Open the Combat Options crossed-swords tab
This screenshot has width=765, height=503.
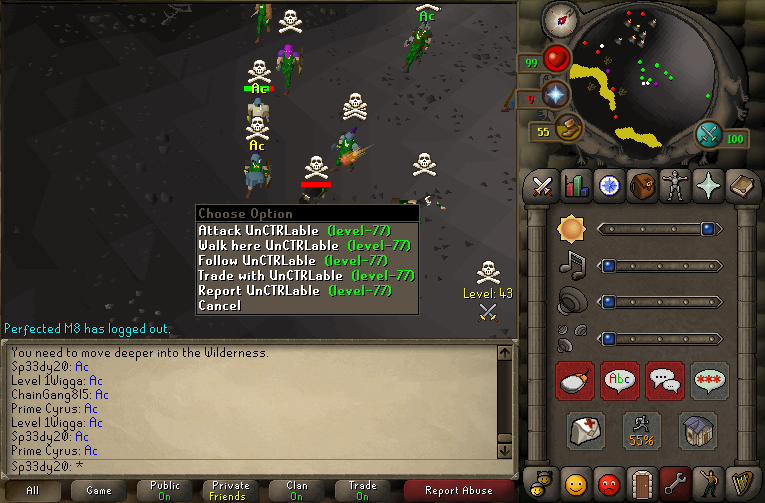pos(542,186)
